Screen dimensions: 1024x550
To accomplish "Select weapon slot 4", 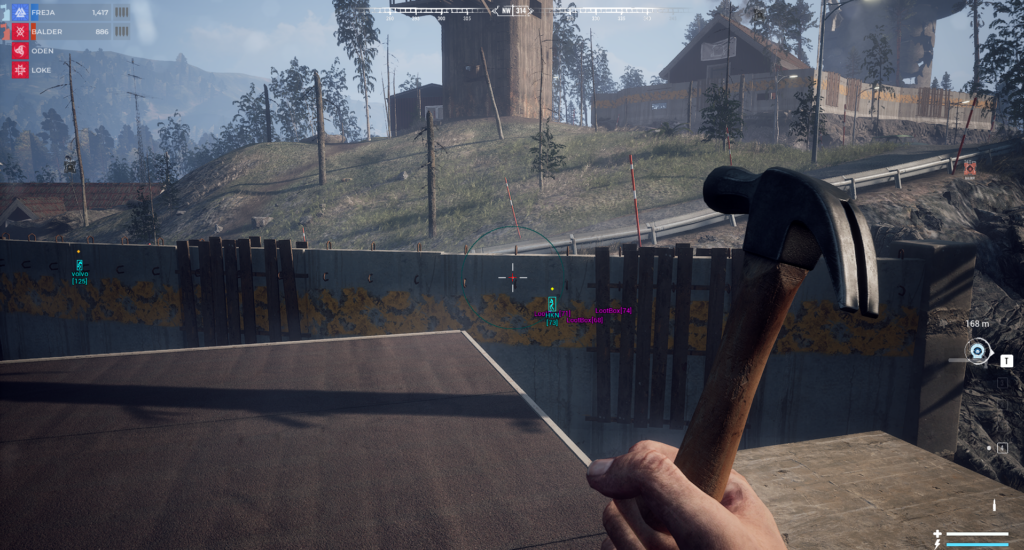I will click(x=1001, y=447).
